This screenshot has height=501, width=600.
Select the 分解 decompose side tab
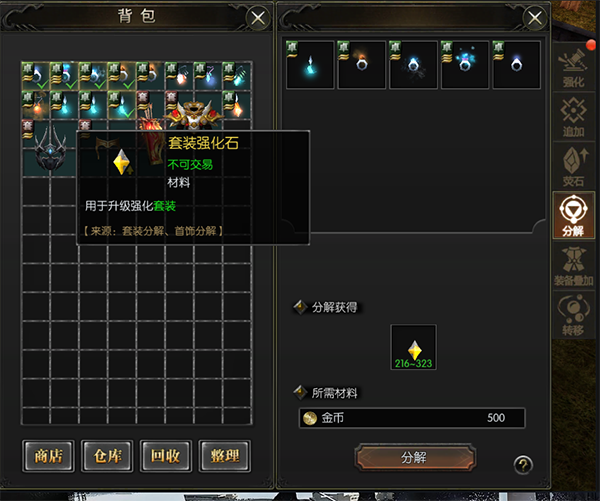pos(574,213)
